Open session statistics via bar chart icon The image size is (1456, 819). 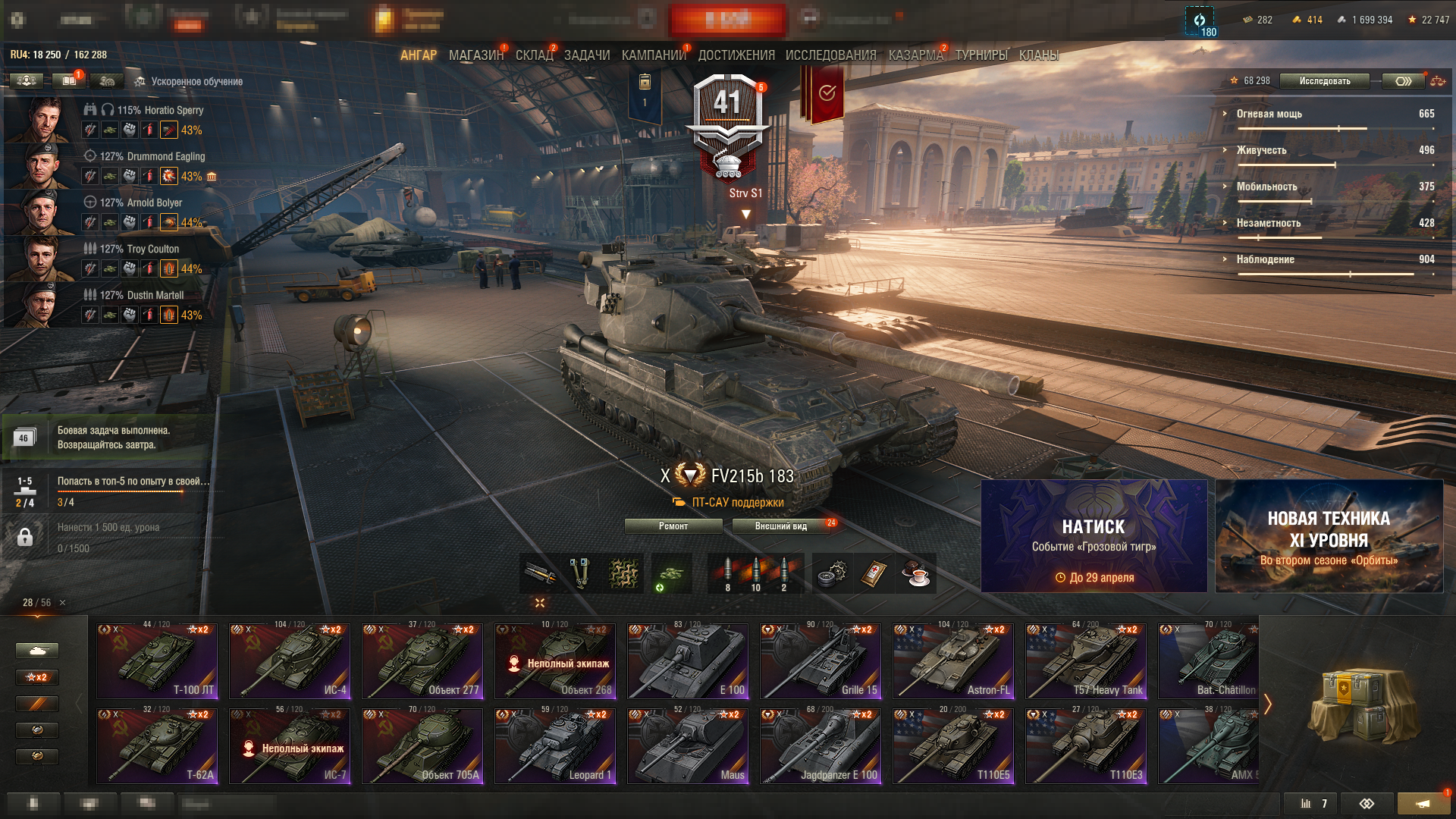pyautogui.click(x=1307, y=804)
